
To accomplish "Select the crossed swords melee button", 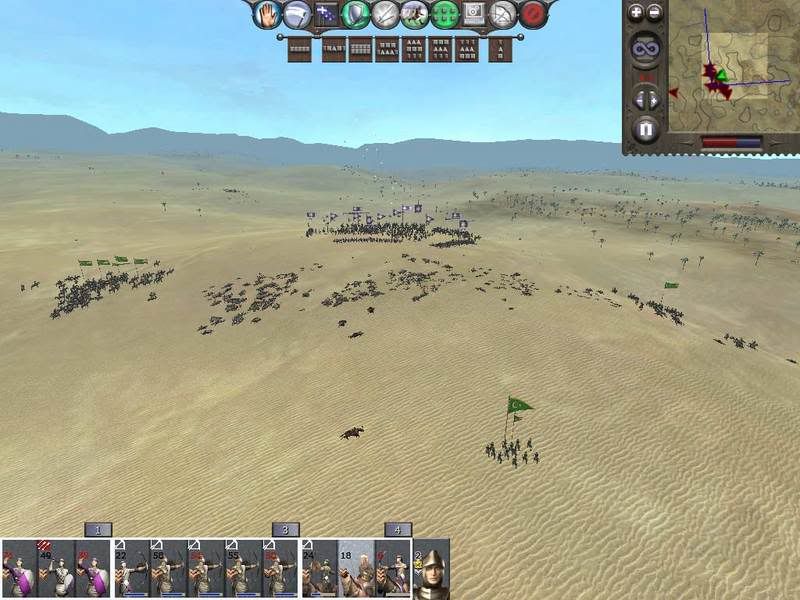I will pos(385,14).
